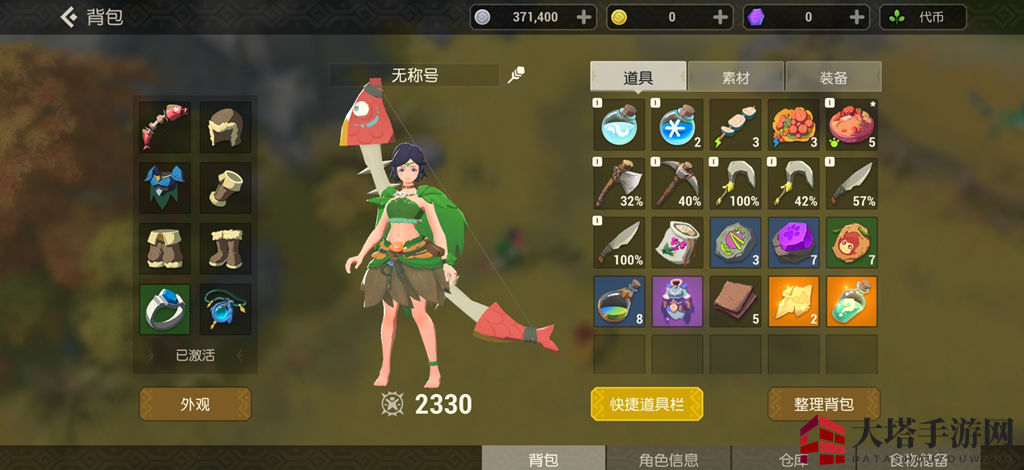The height and width of the screenshot is (470, 1024).
Task: Choose the blue chest armor slot
Action: point(165,187)
